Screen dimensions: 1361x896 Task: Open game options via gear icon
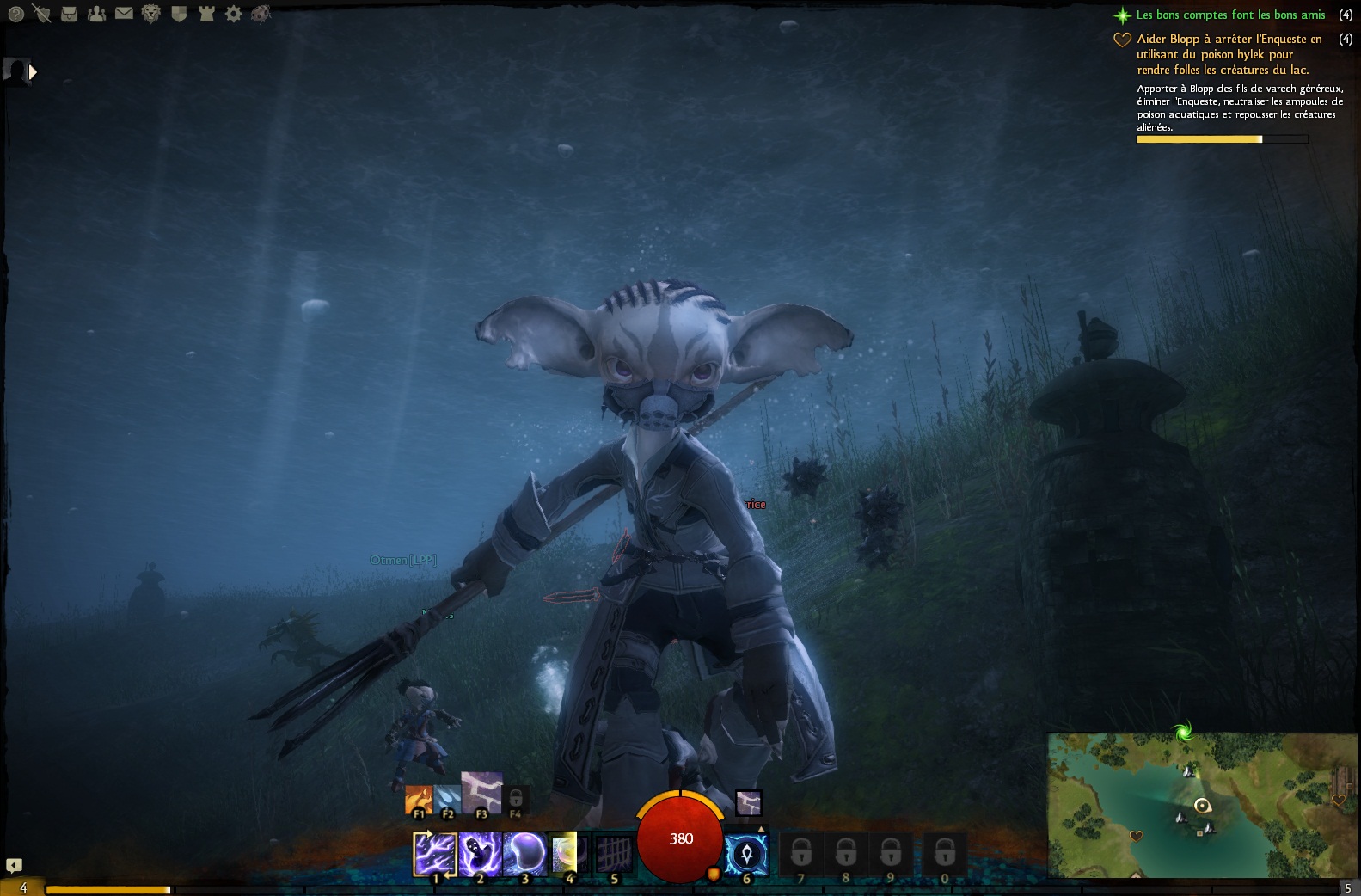[x=233, y=14]
